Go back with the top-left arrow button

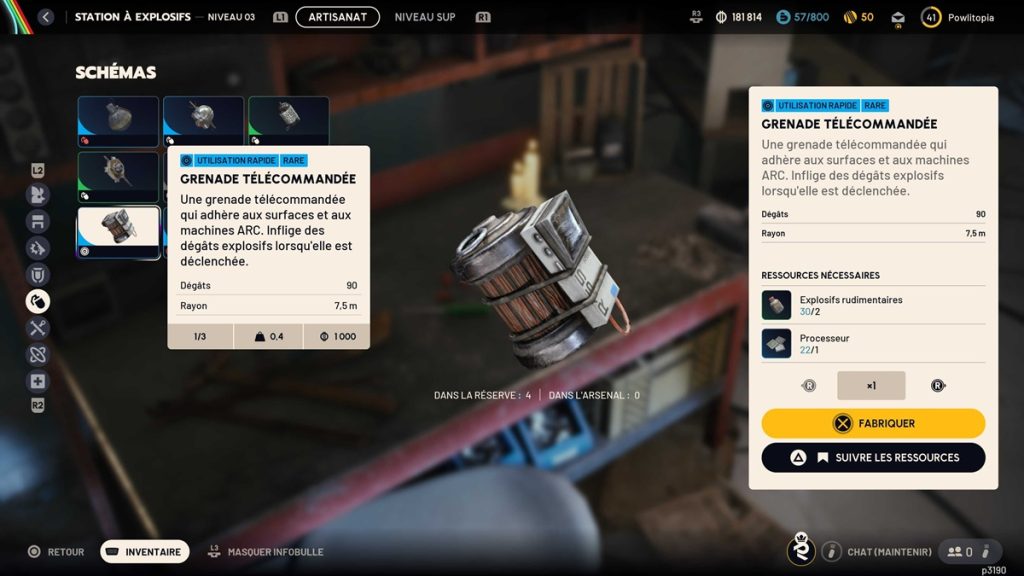[x=45, y=17]
